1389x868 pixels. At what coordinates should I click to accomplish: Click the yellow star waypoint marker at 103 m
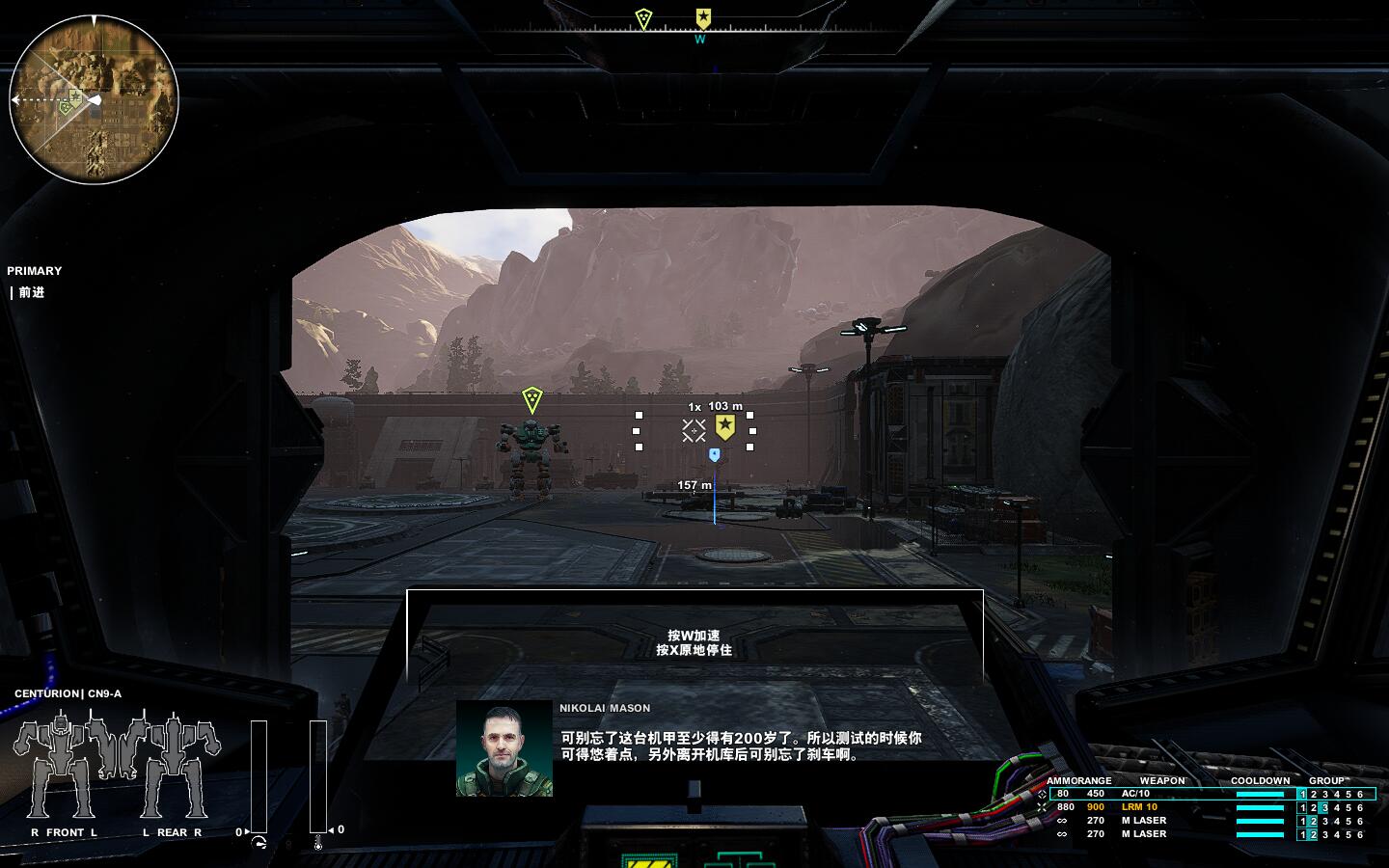click(x=725, y=427)
